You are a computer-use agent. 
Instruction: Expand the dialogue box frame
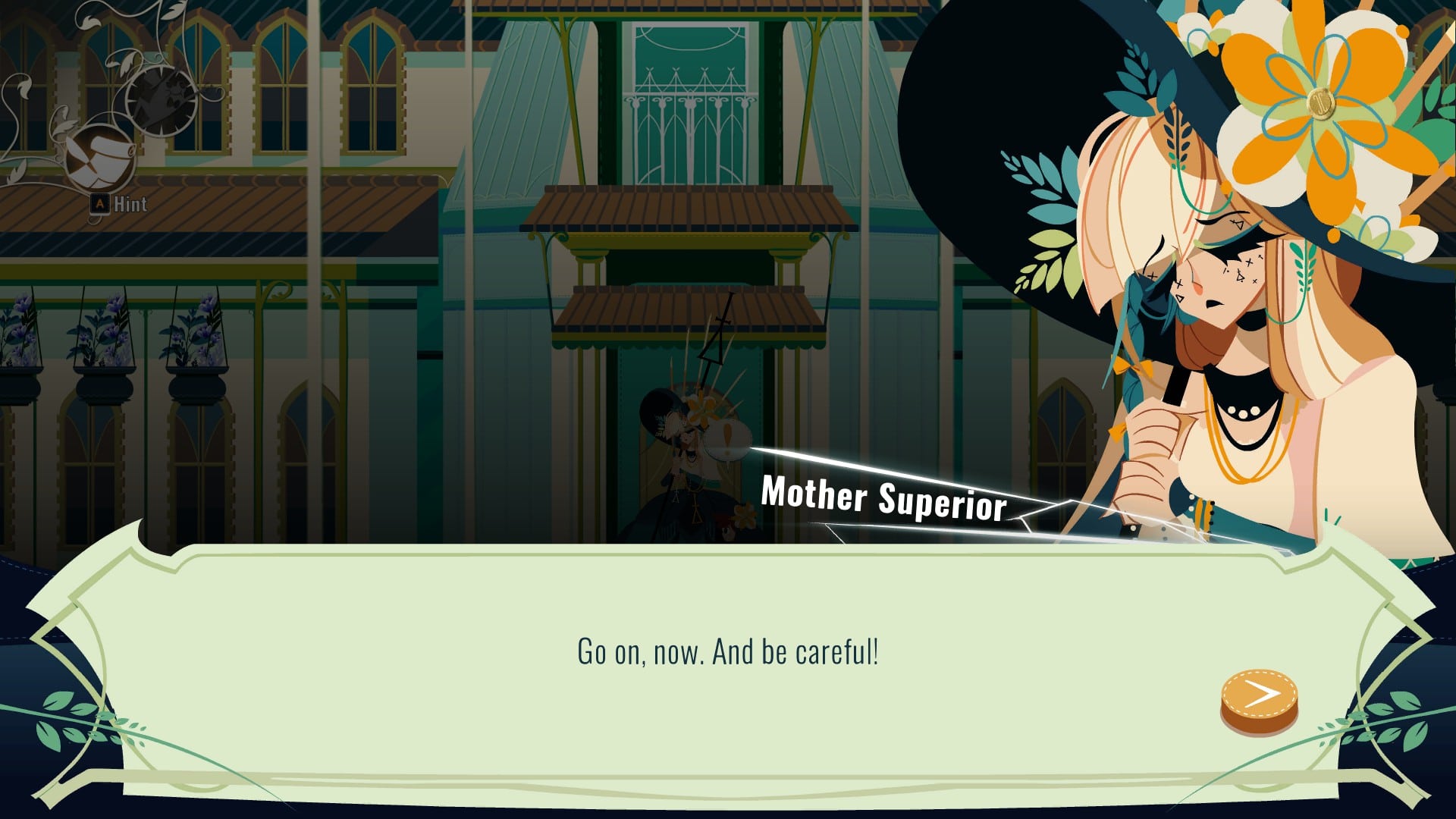(x=728, y=660)
